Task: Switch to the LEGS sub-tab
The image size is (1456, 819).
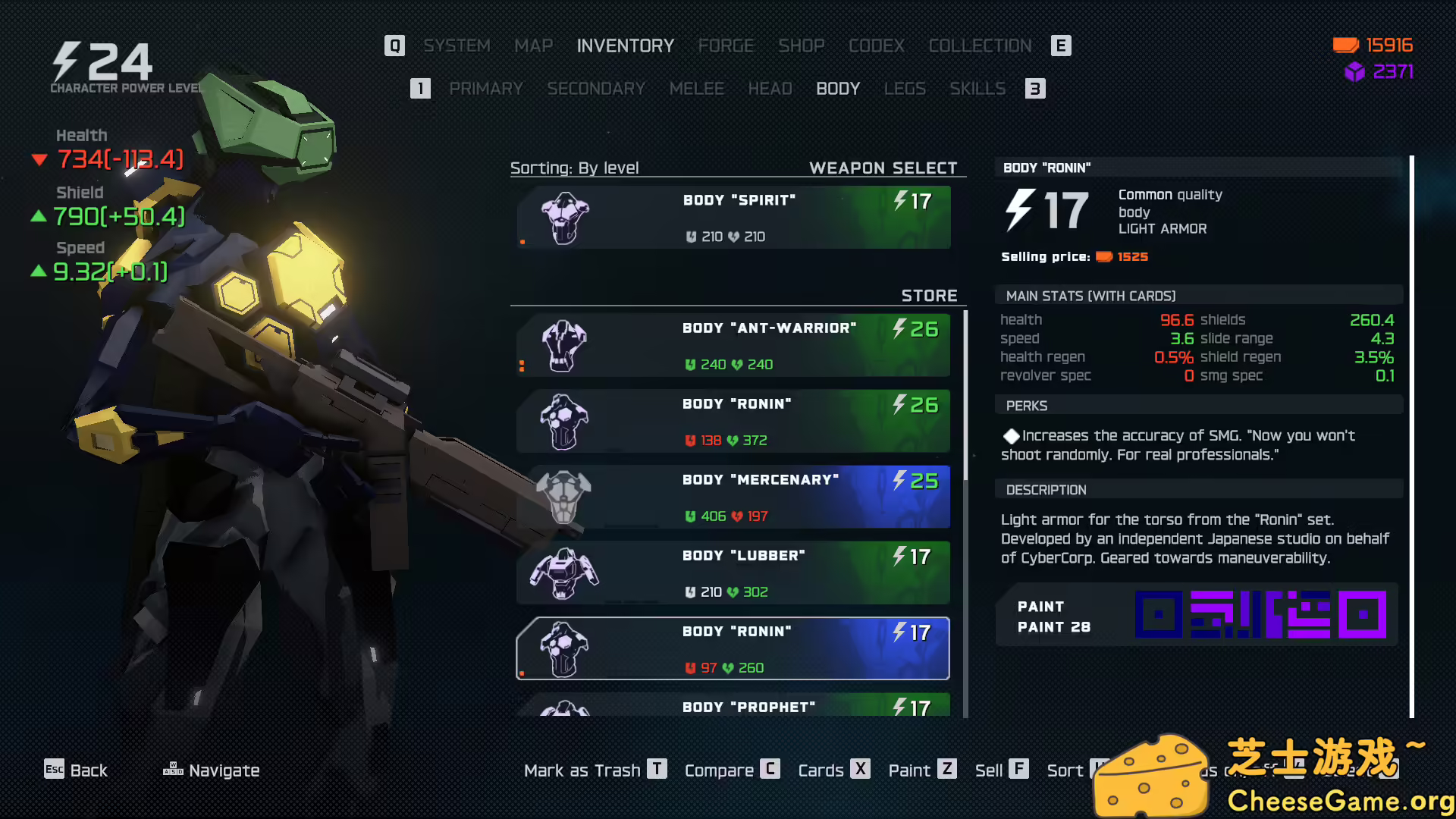Action: click(x=905, y=89)
